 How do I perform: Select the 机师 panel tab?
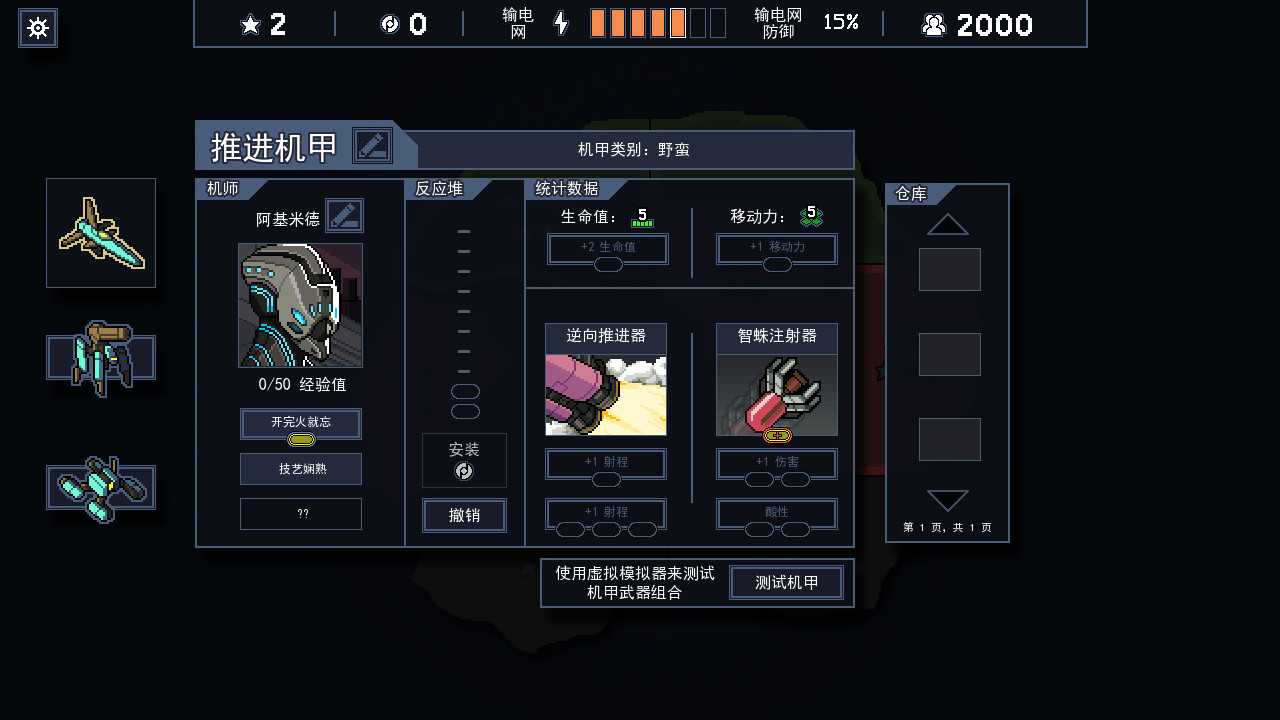tap(225, 188)
